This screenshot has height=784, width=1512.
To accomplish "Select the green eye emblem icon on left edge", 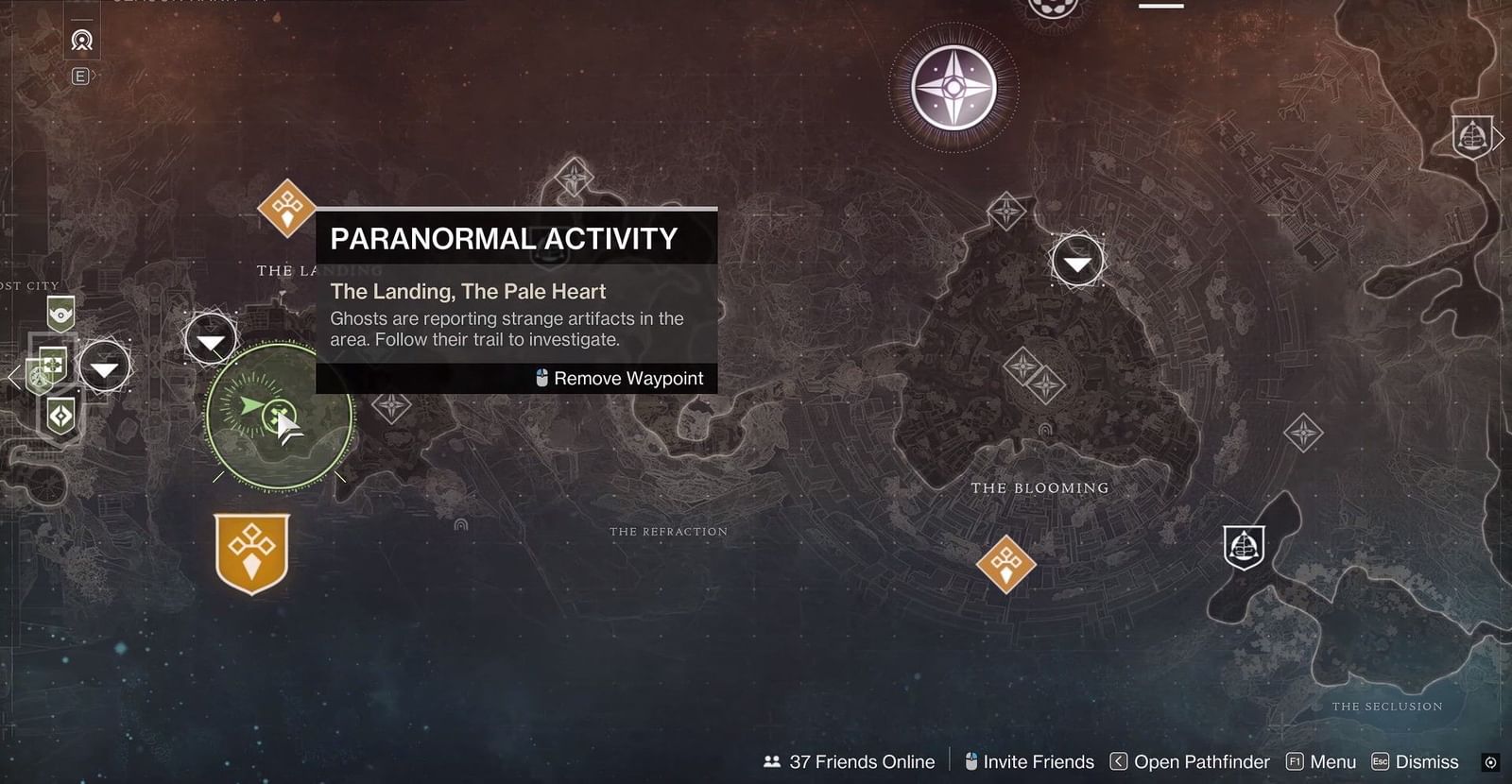I will (59, 315).
